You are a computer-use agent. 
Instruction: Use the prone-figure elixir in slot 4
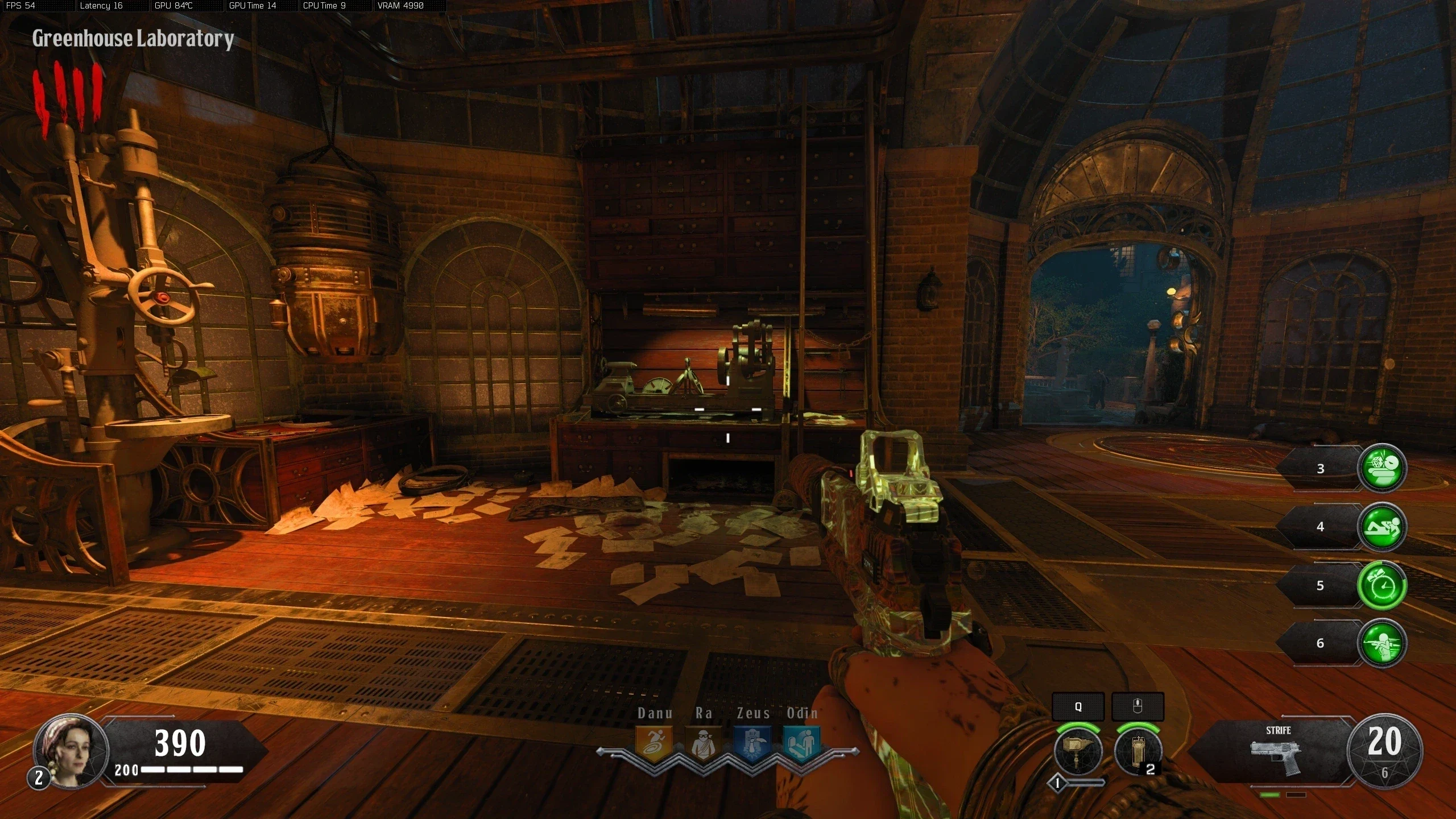click(1381, 527)
